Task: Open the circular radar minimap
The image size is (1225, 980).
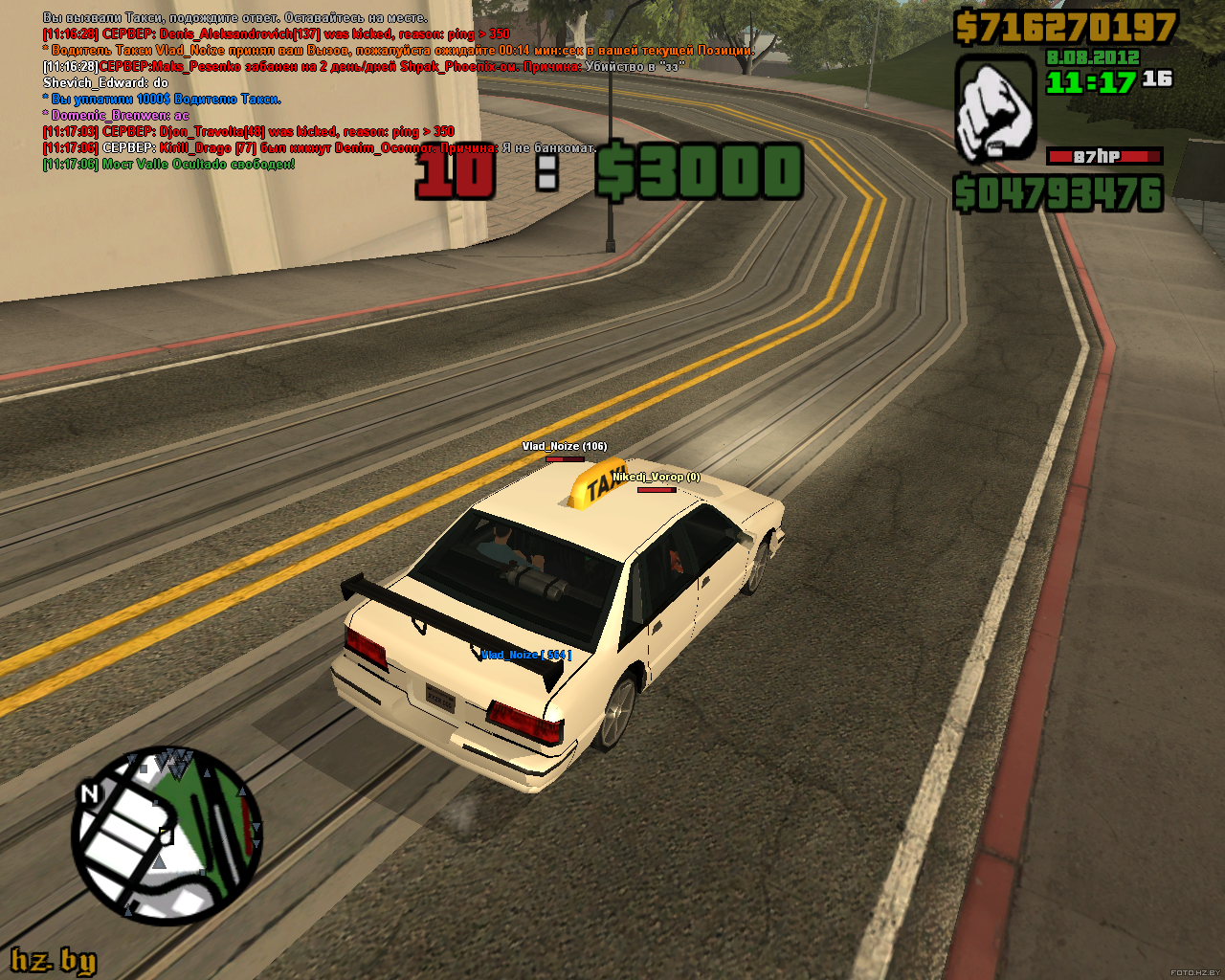Action: point(168,835)
